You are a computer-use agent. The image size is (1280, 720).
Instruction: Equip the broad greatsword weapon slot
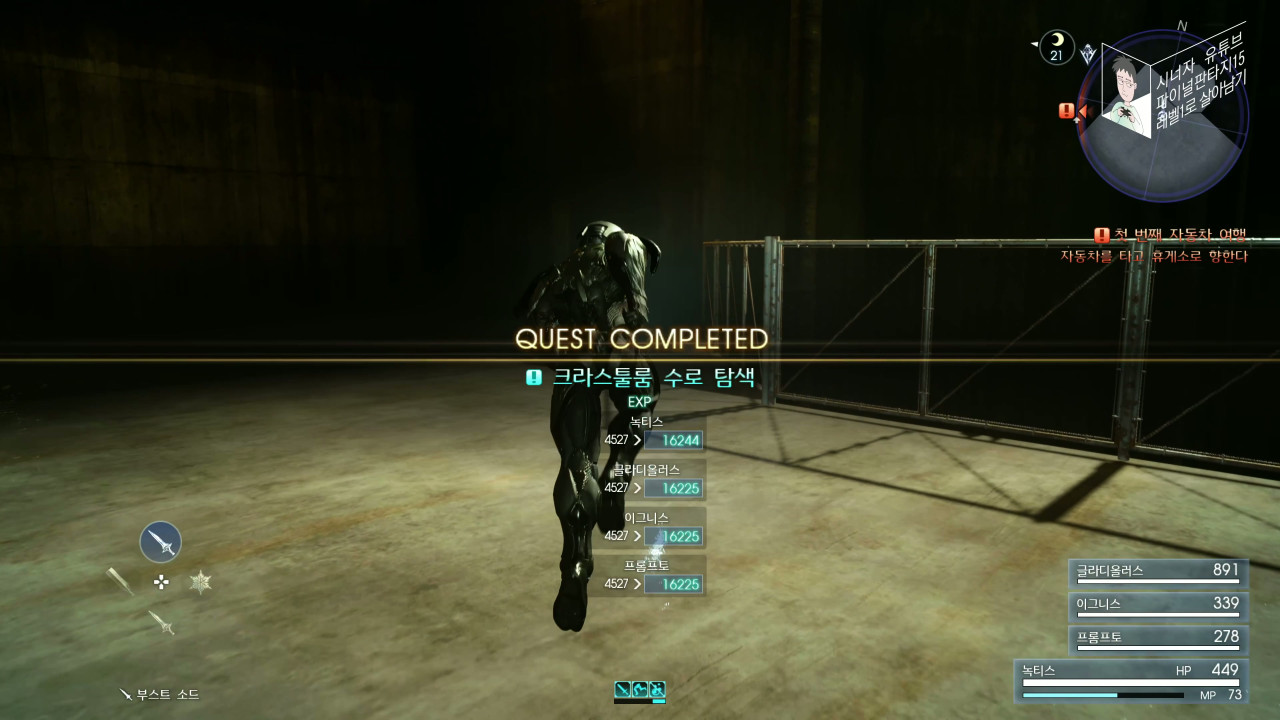point(121,581)
